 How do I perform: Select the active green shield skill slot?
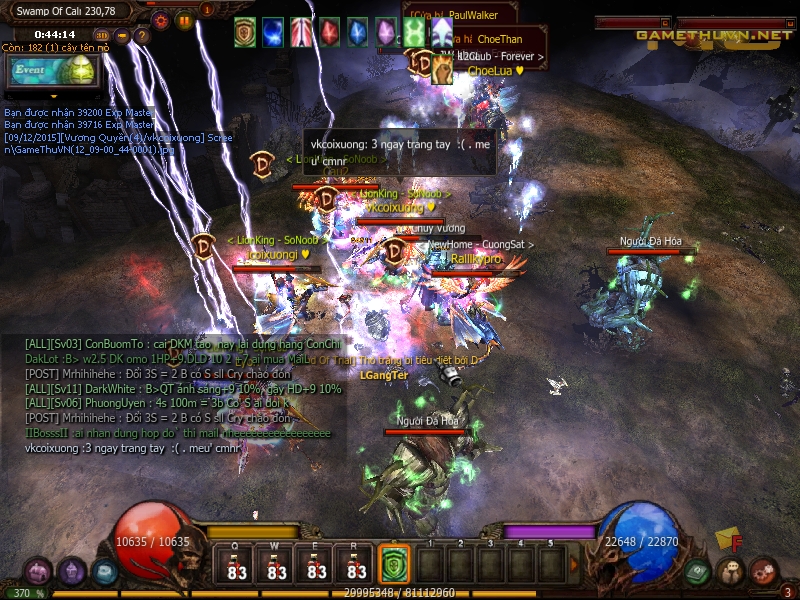point(393,565)
